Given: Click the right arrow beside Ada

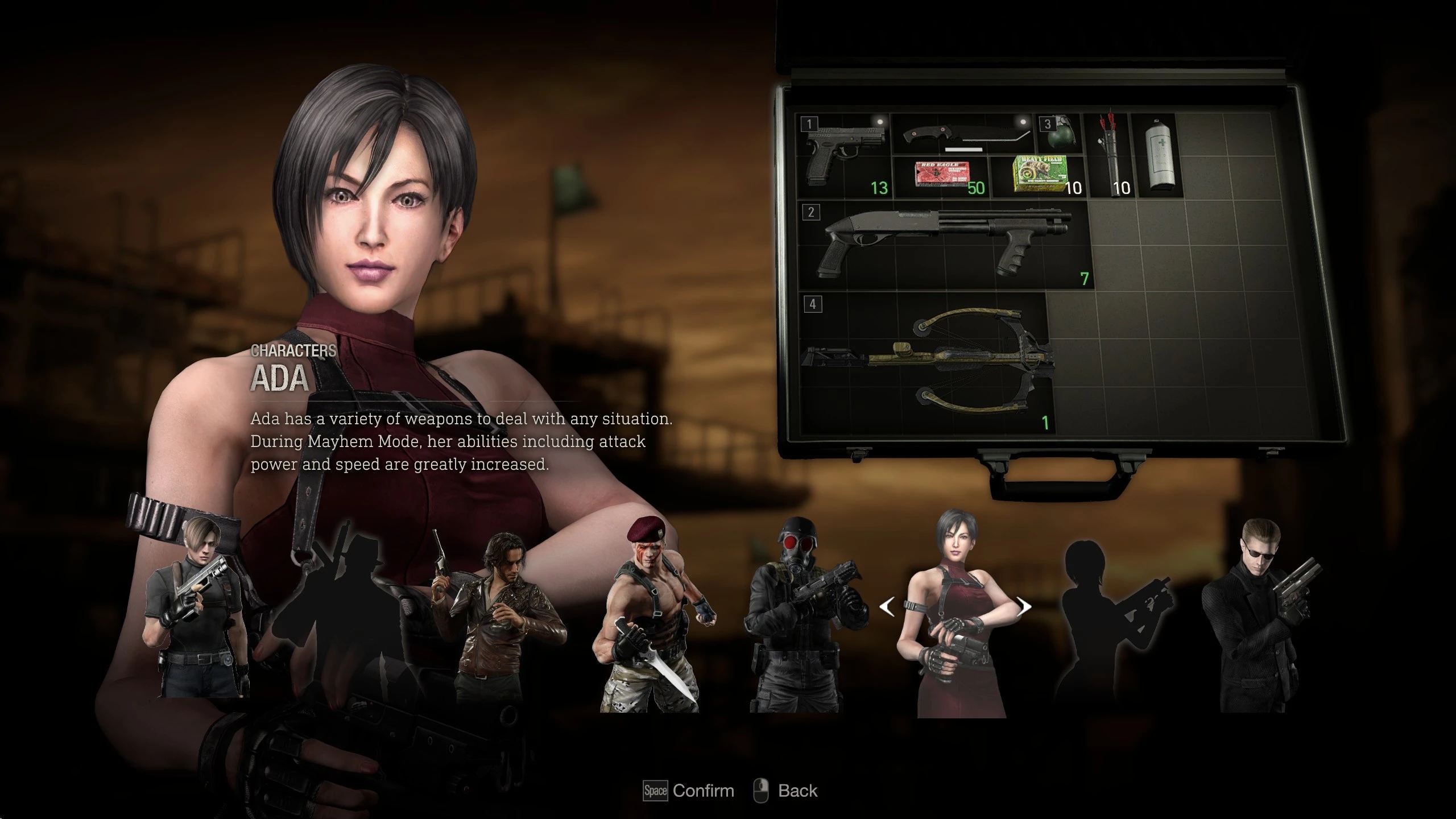Looking at the screenshot, I should tap(1024, 607).
